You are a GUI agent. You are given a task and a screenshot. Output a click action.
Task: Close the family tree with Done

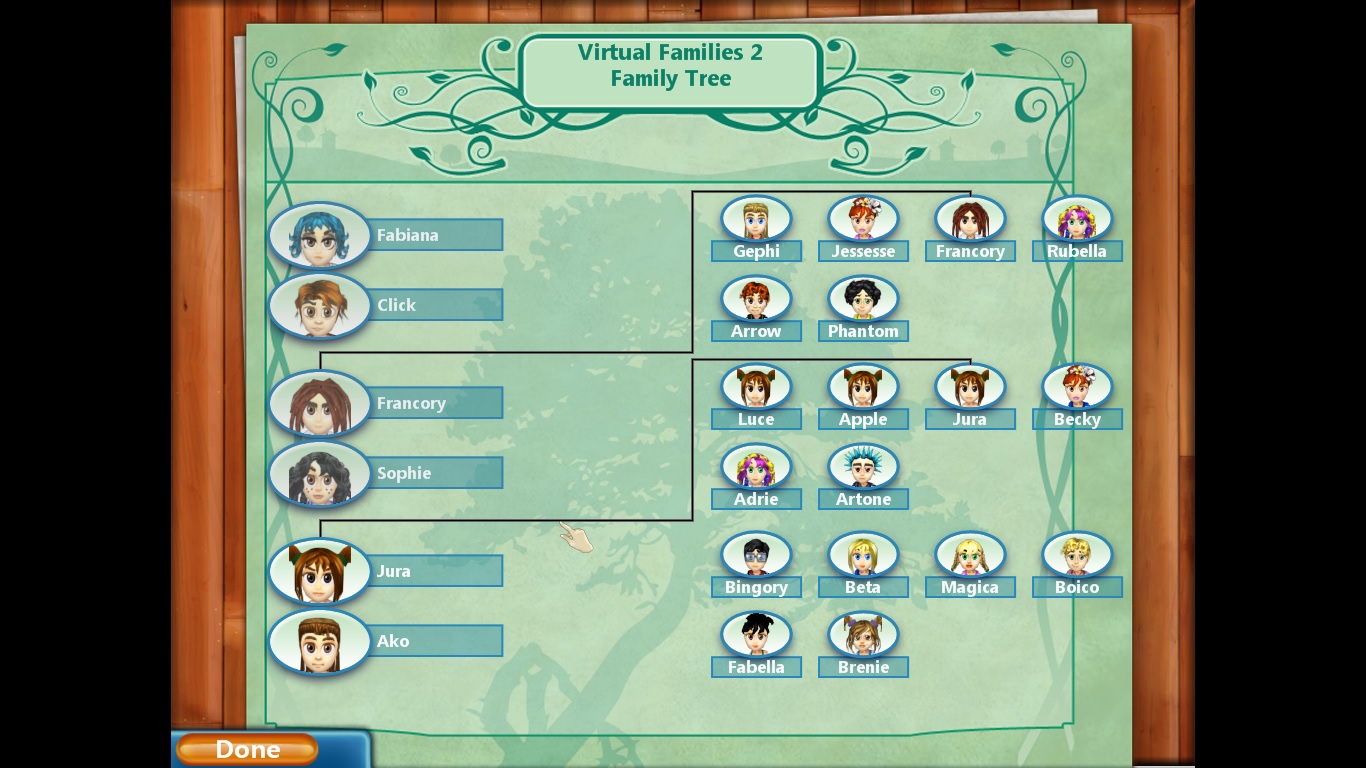[247, 749]
